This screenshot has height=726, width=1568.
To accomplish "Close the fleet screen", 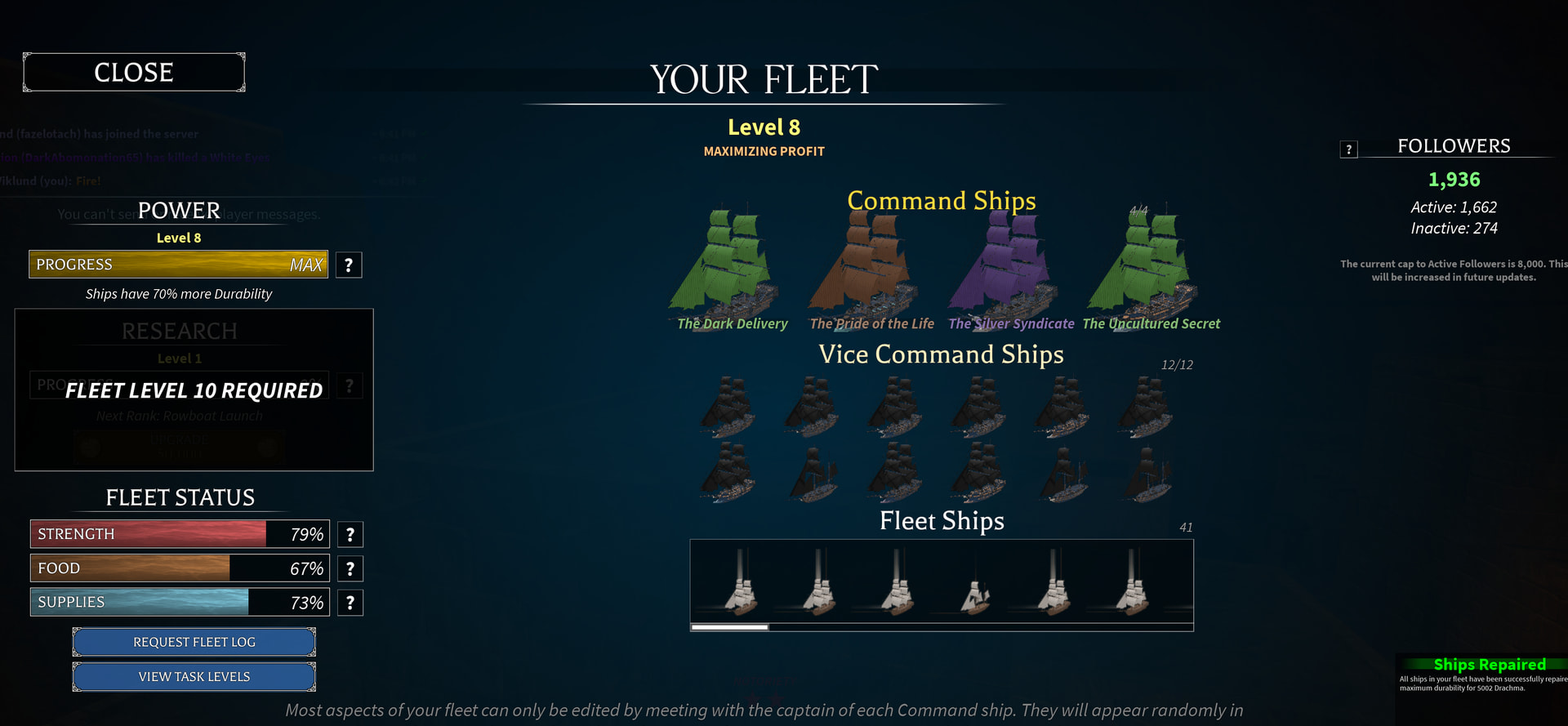I will 134,73.
